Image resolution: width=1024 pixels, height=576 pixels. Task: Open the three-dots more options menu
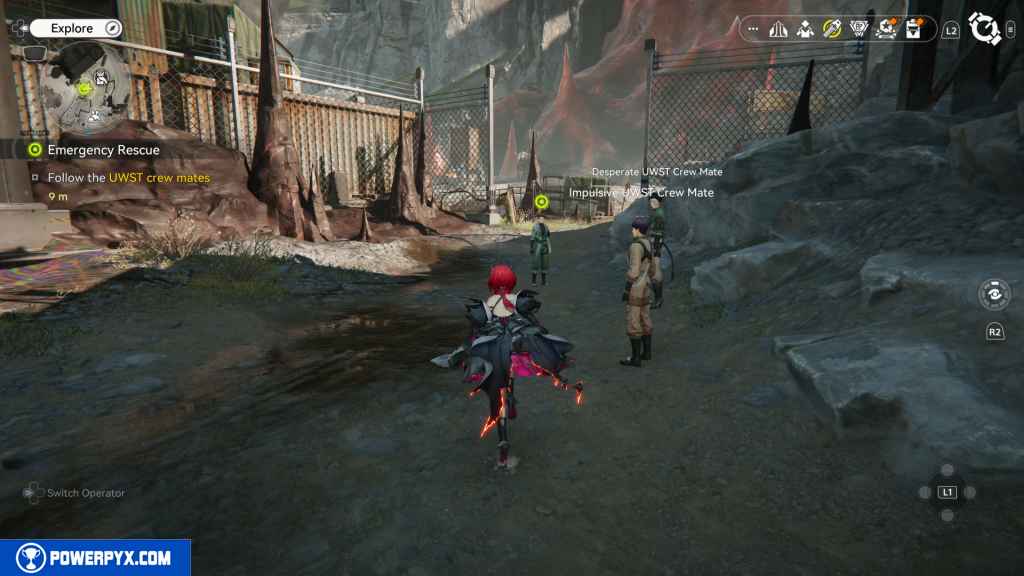tap(753, 29)
